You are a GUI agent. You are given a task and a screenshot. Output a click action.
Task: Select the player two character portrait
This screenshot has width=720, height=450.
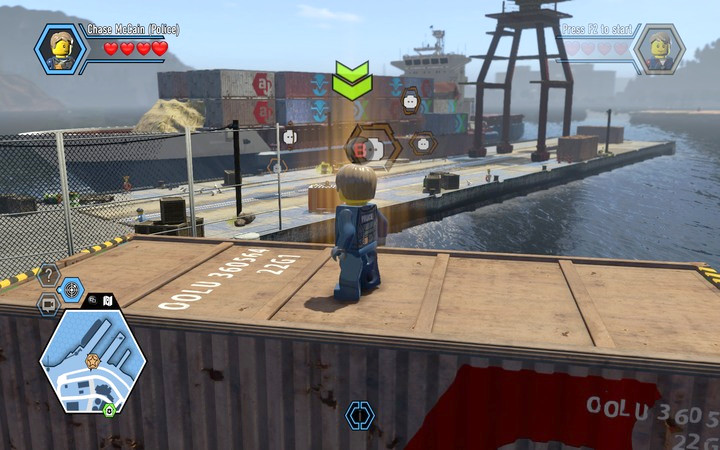click(x=661, y=47)
